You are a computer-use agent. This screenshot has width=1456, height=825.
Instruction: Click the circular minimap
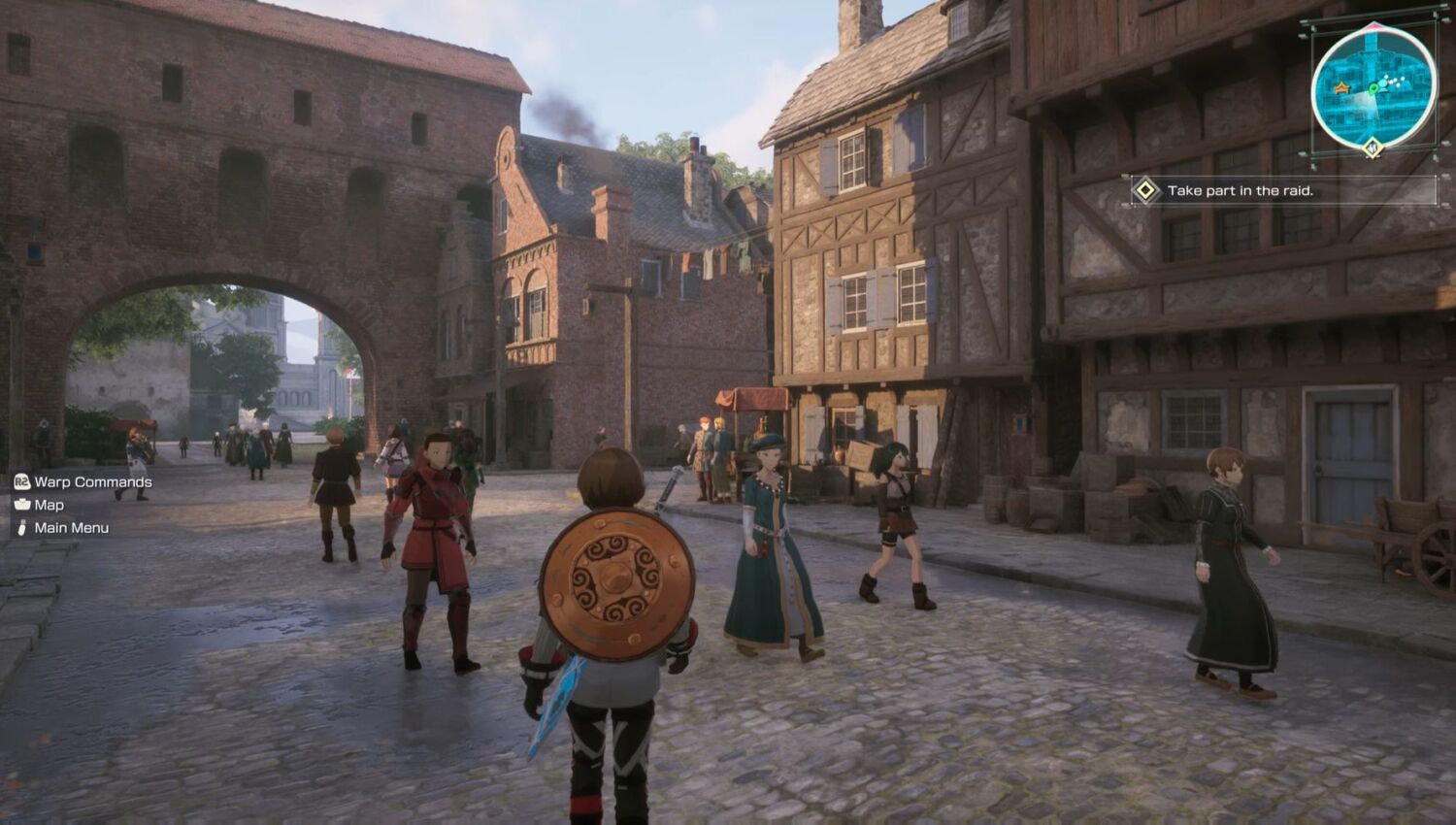pos(1373,89)
